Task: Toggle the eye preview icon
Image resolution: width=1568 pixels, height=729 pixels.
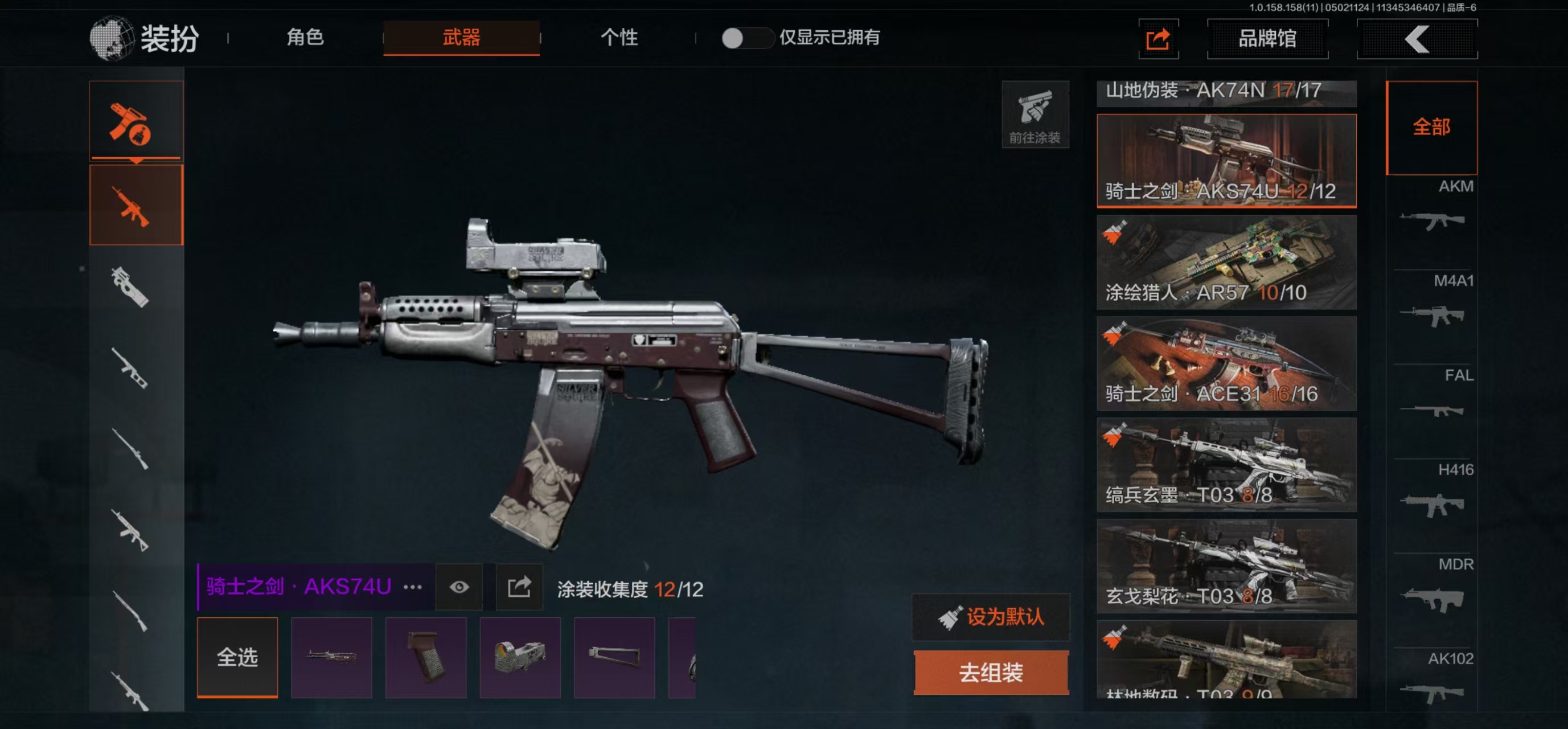Action: (459, 587)
